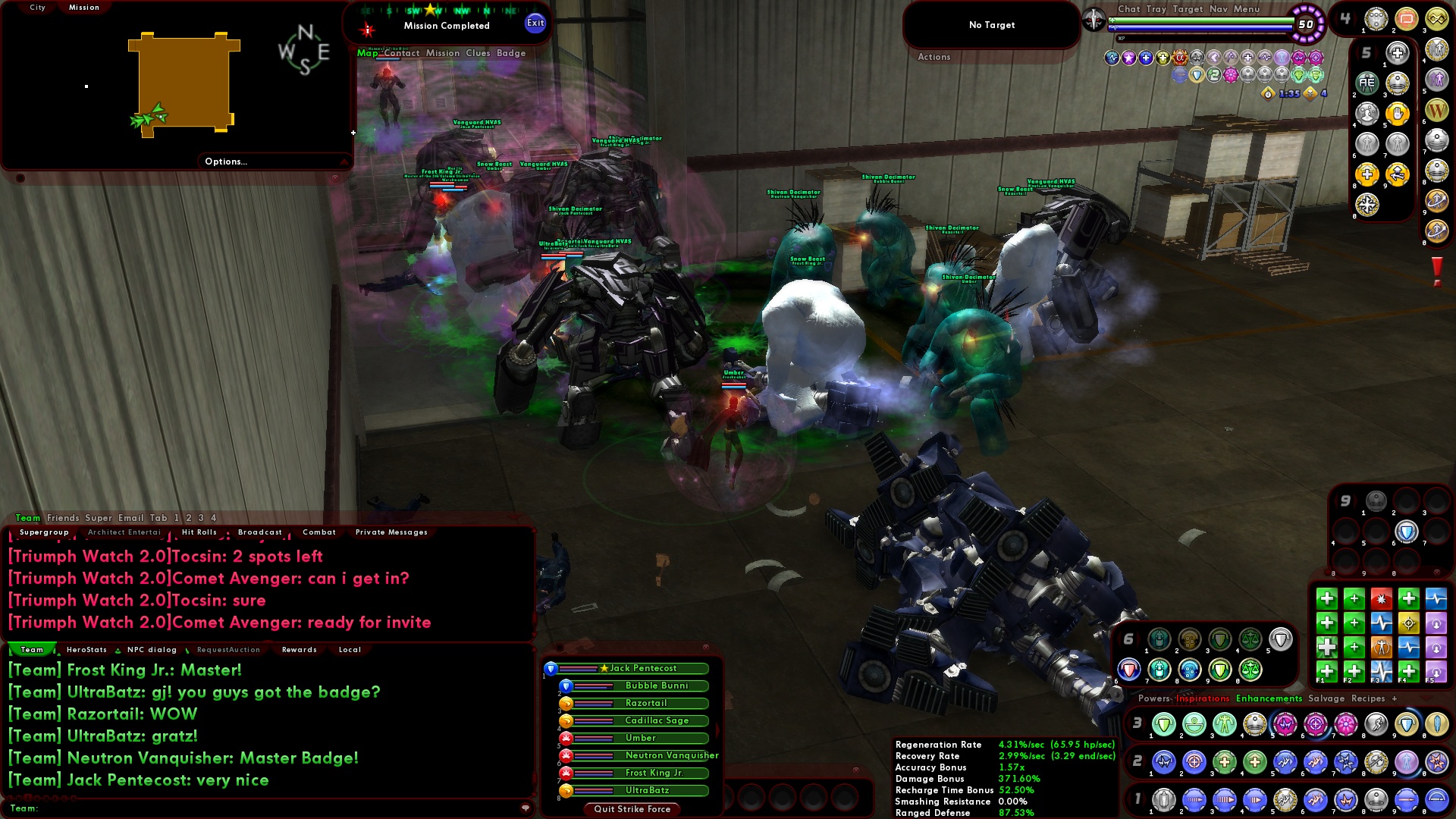Open the Menu item in the top navigation bar
This screenshot has height=819, width=1456.
pyautogui.click(x=1247, y=10)
